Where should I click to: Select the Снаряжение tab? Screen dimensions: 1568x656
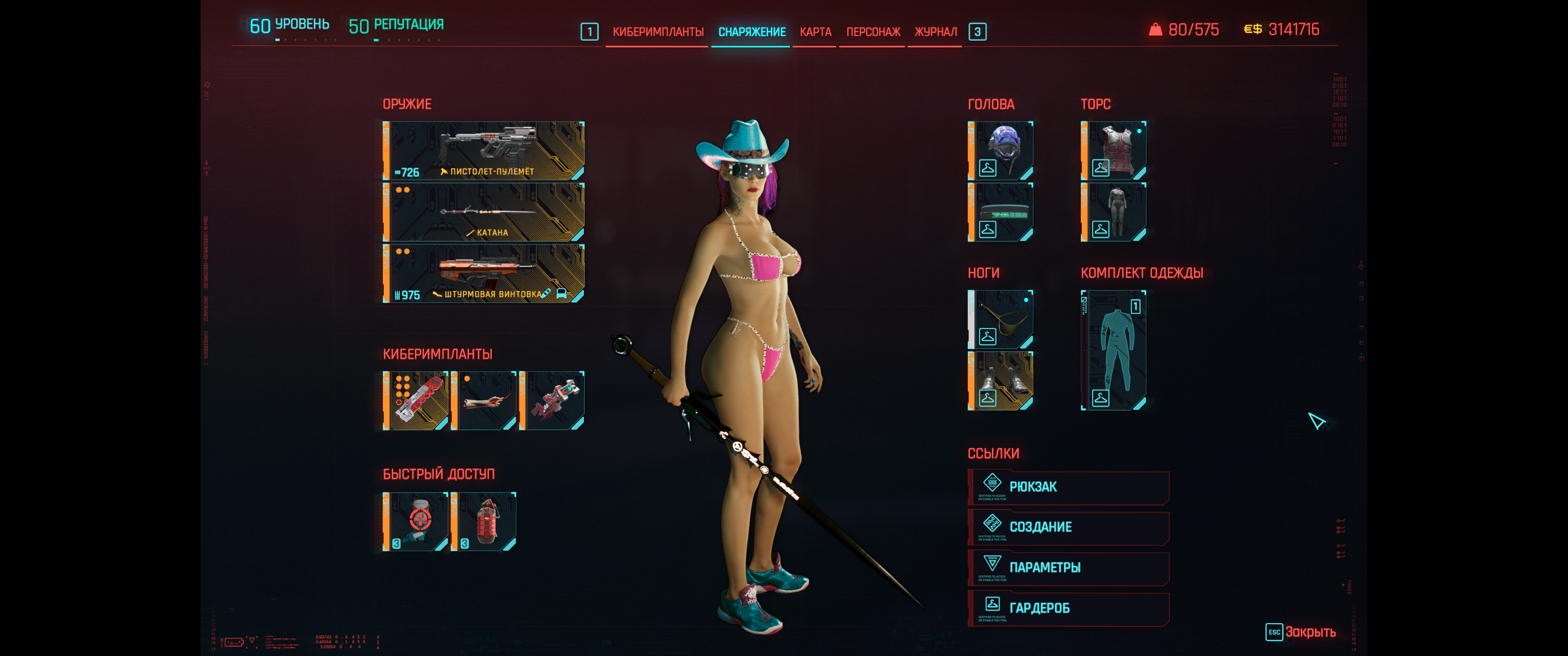pyautogui.click(x=752, y=31)
